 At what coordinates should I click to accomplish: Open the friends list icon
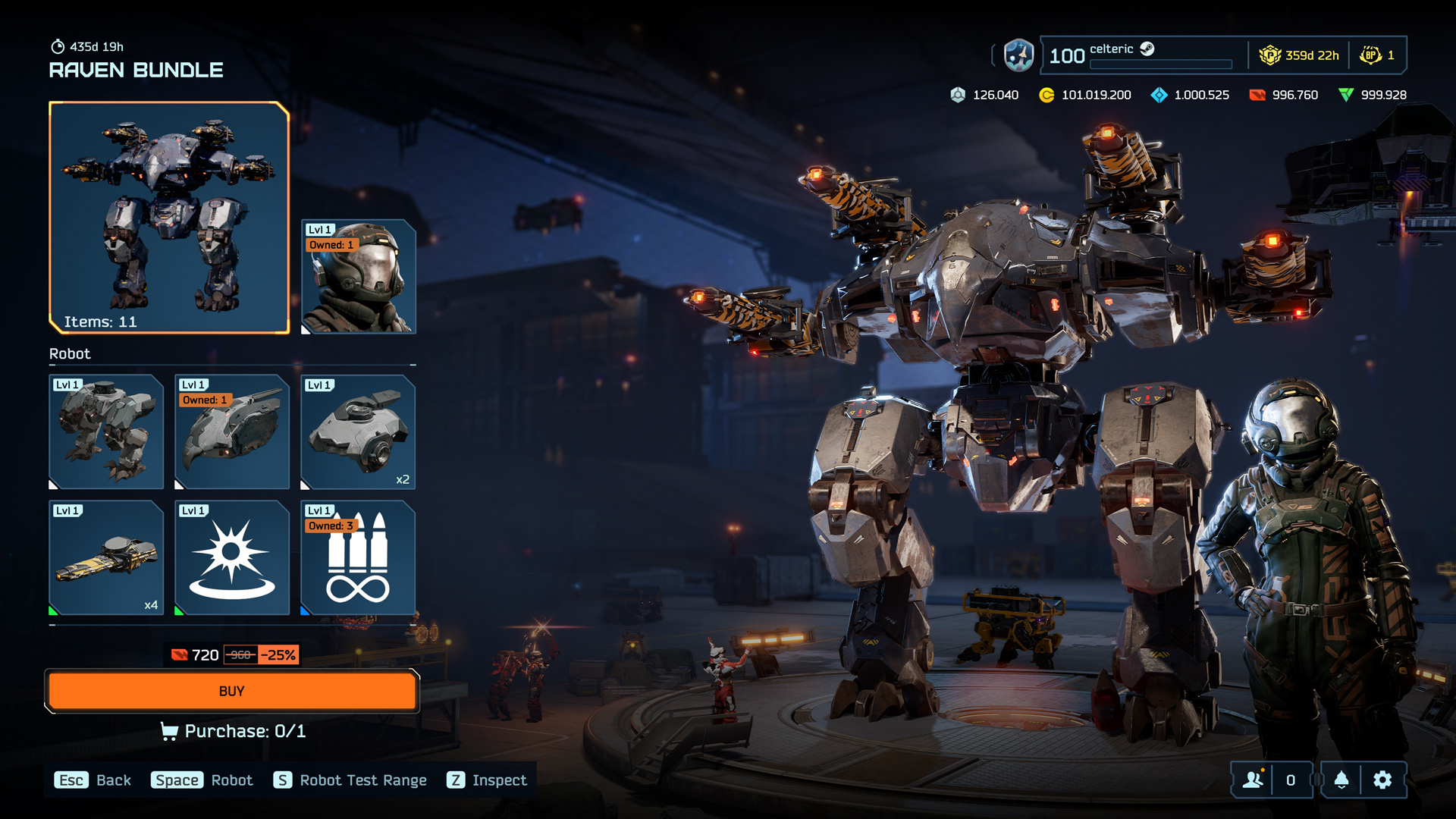[x=1253, y=780]
